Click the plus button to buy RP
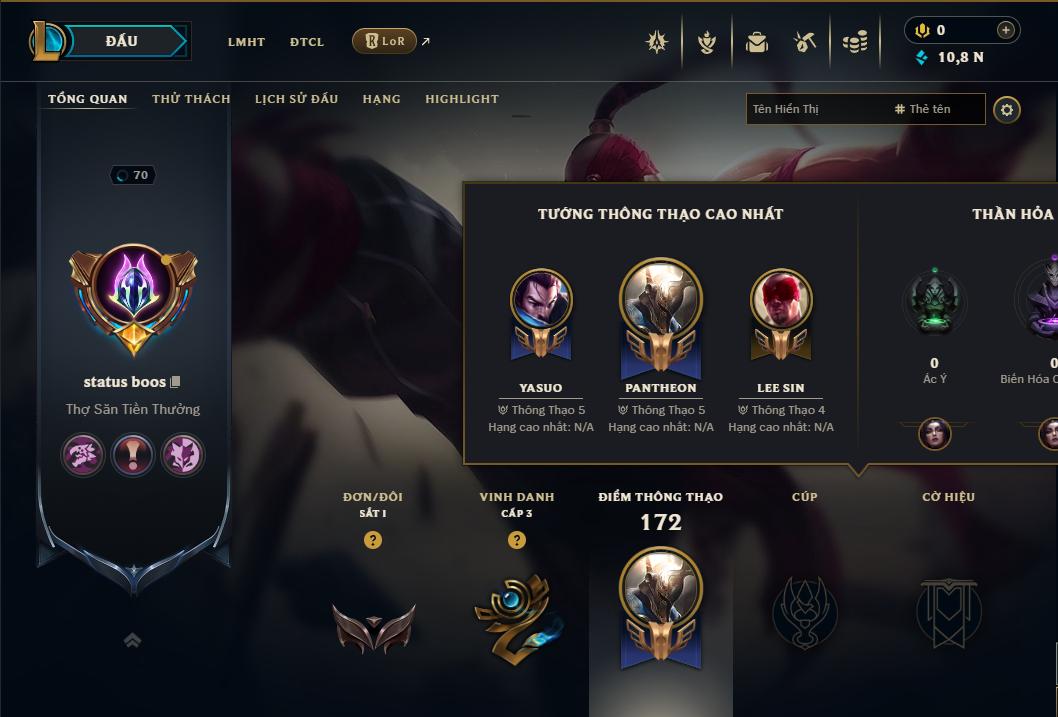 tap(1006, 30)
